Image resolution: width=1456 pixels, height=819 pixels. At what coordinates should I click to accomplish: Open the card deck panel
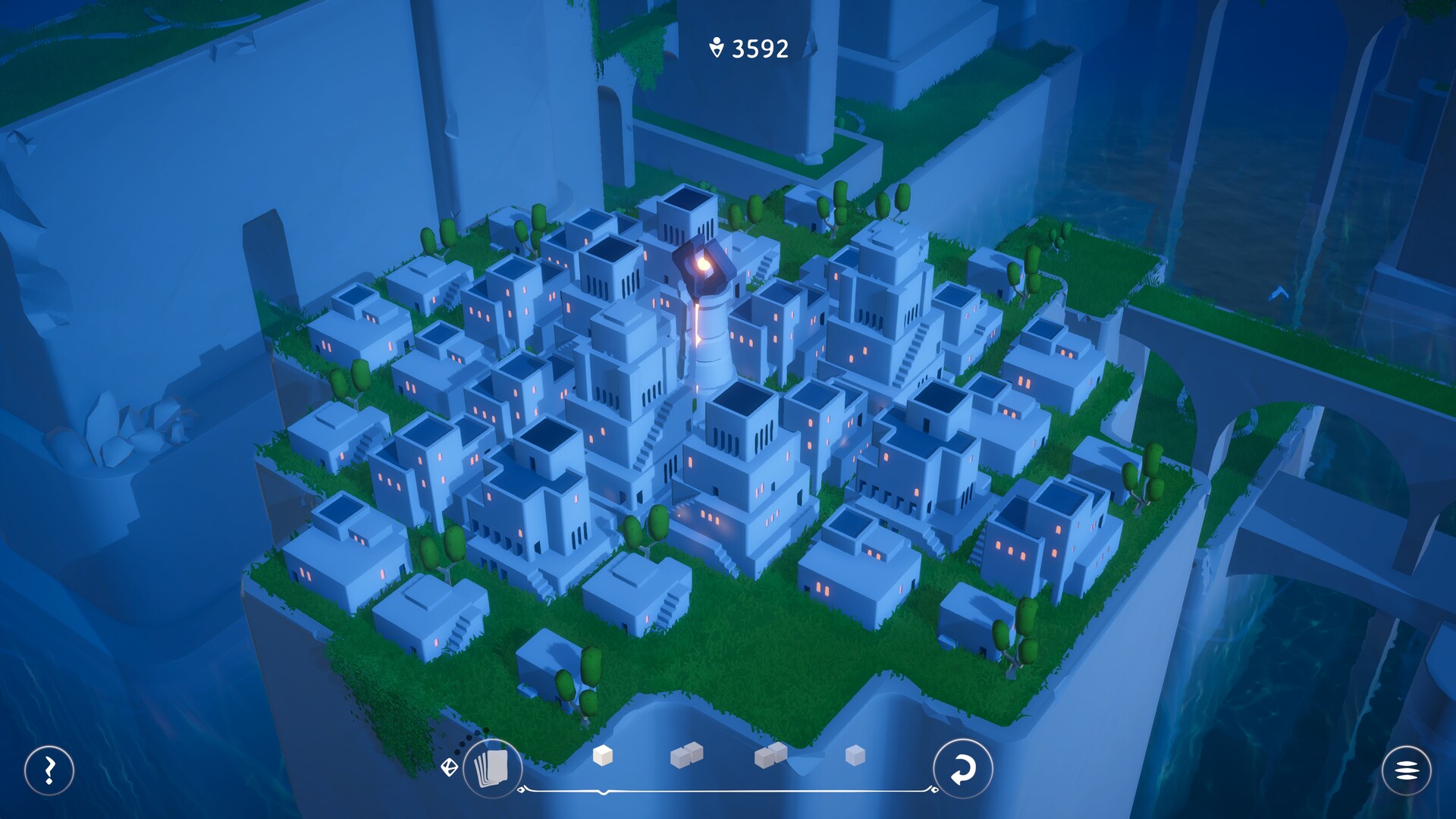[x=491, y=769]
